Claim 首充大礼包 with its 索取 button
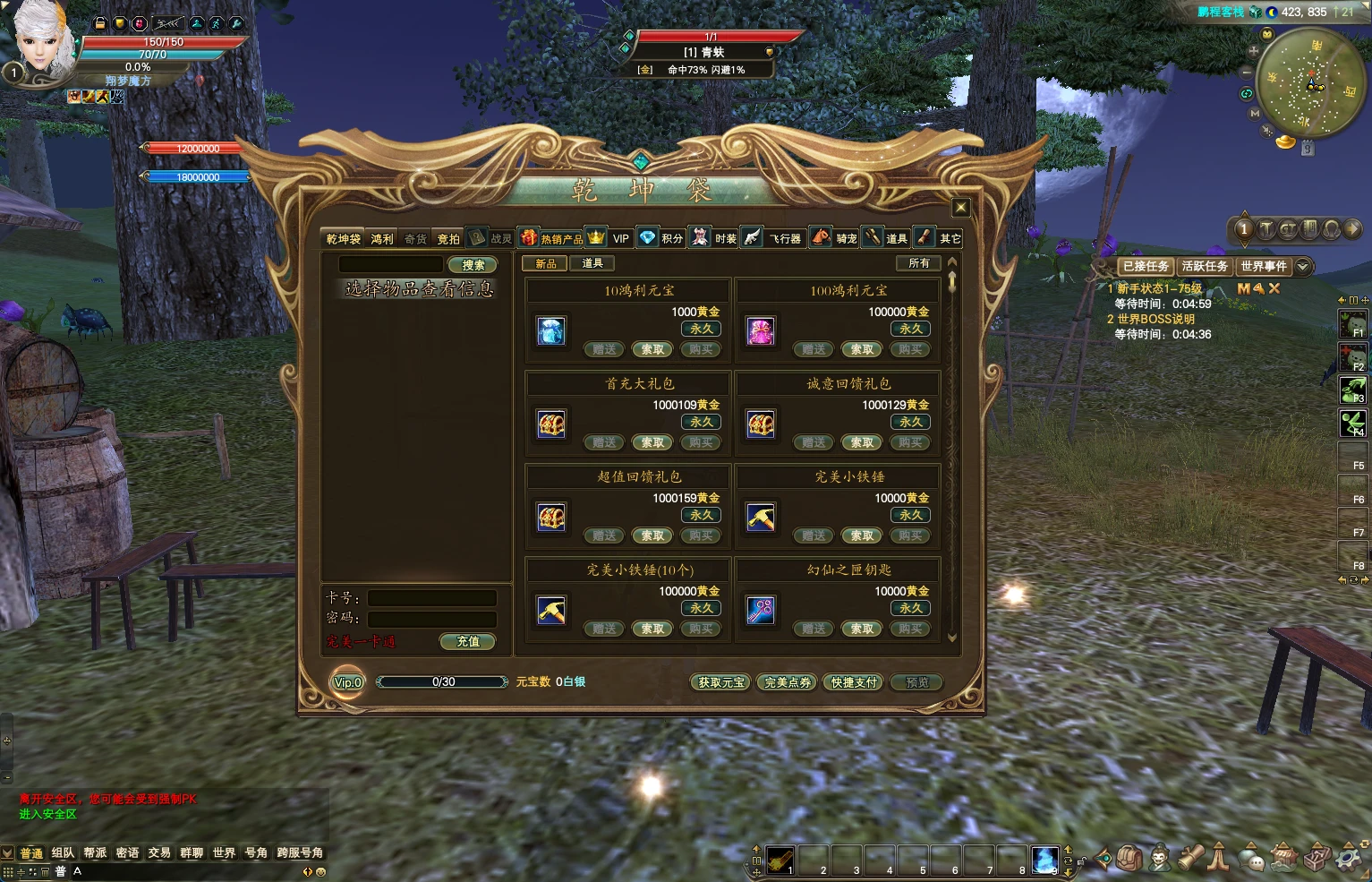 pos(652,442)
